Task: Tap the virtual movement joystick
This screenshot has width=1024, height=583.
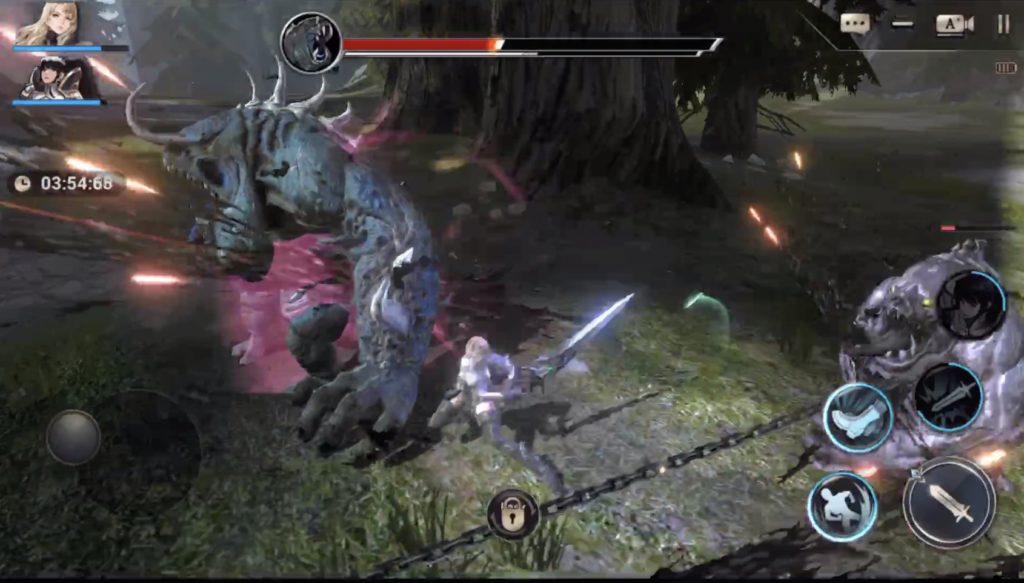Action: click(x=73, y=437)
